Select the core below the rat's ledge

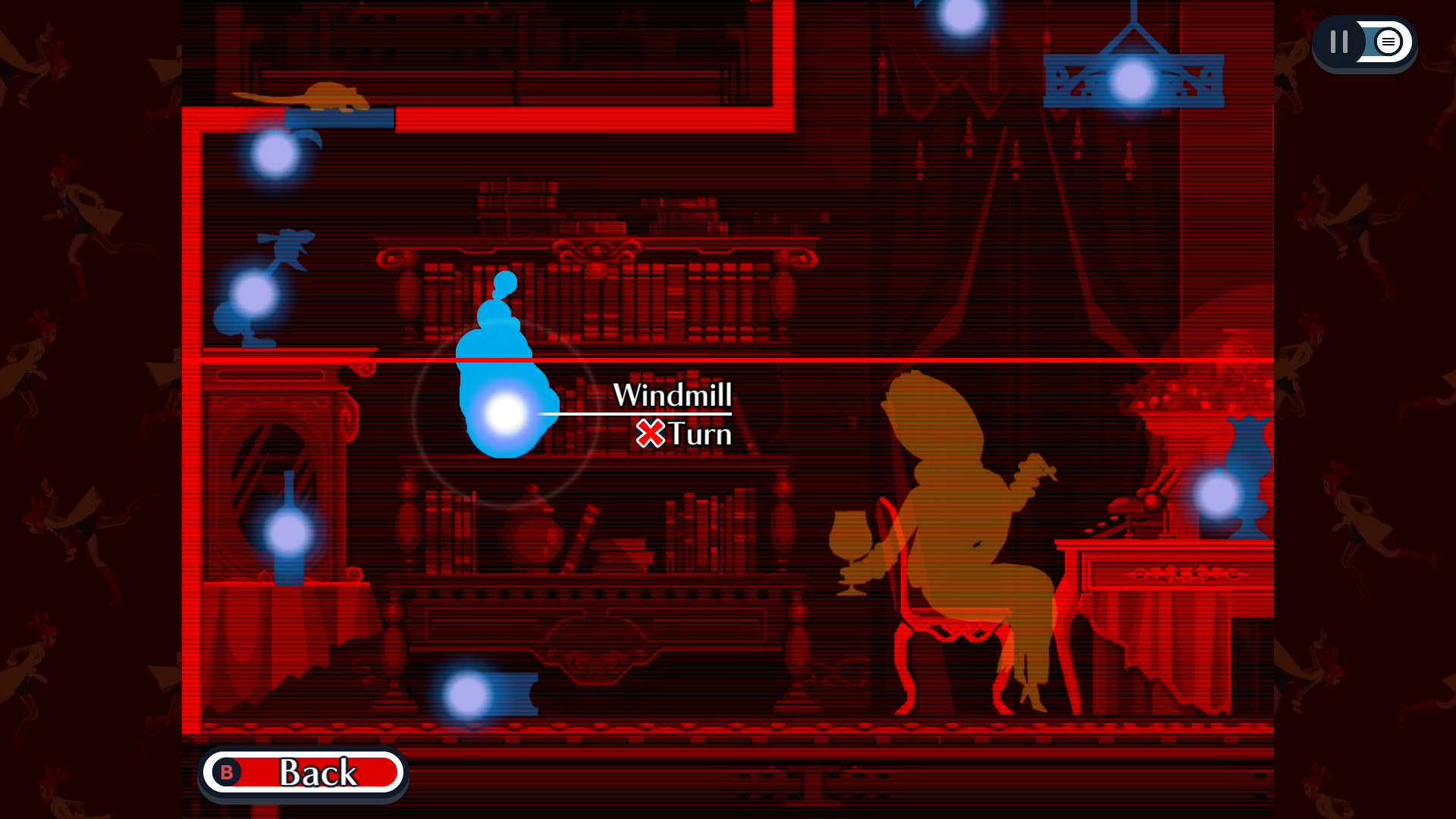click(275, 153)
